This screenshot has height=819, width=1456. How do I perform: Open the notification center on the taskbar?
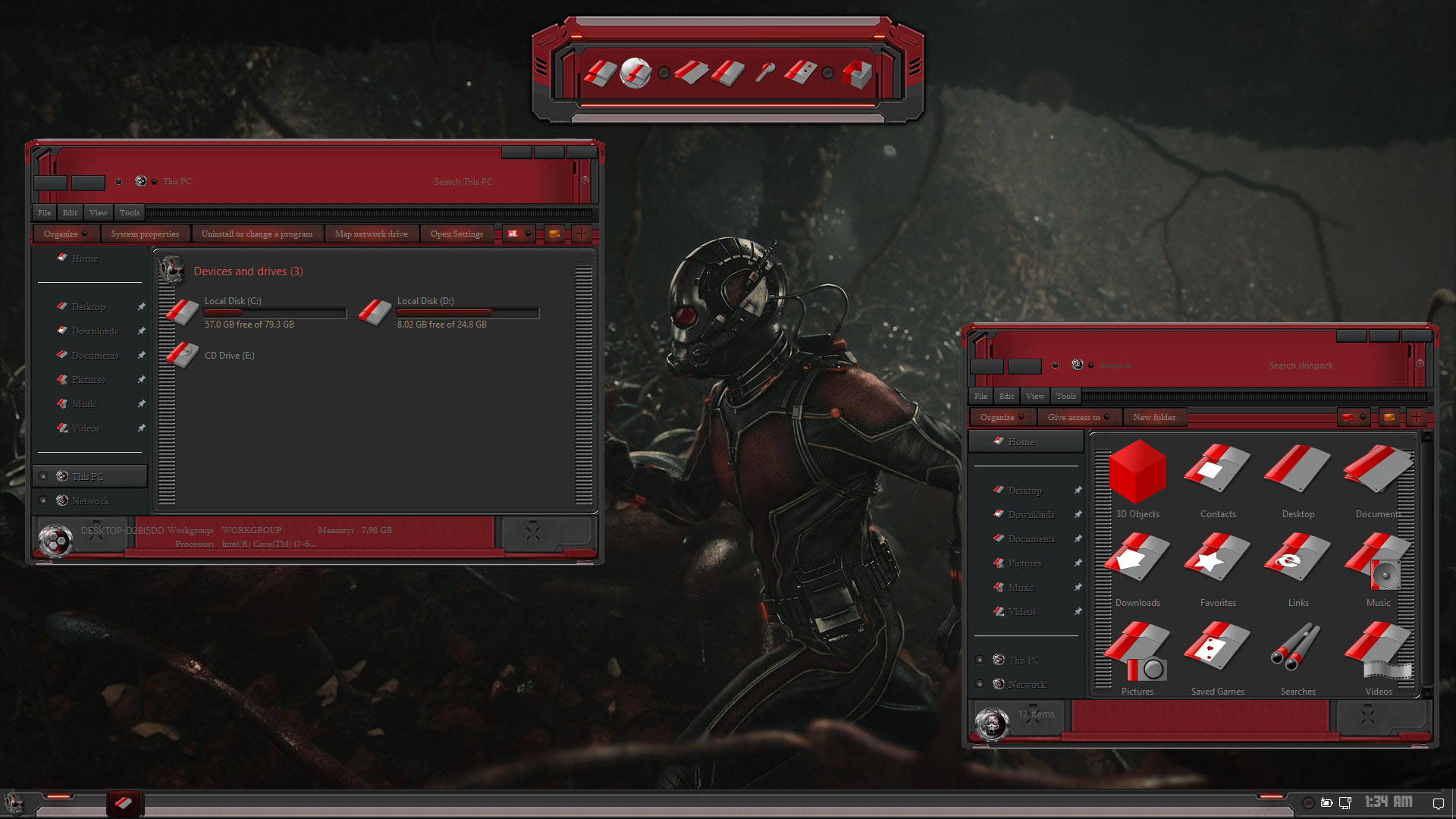click(x=1438, y=803)
